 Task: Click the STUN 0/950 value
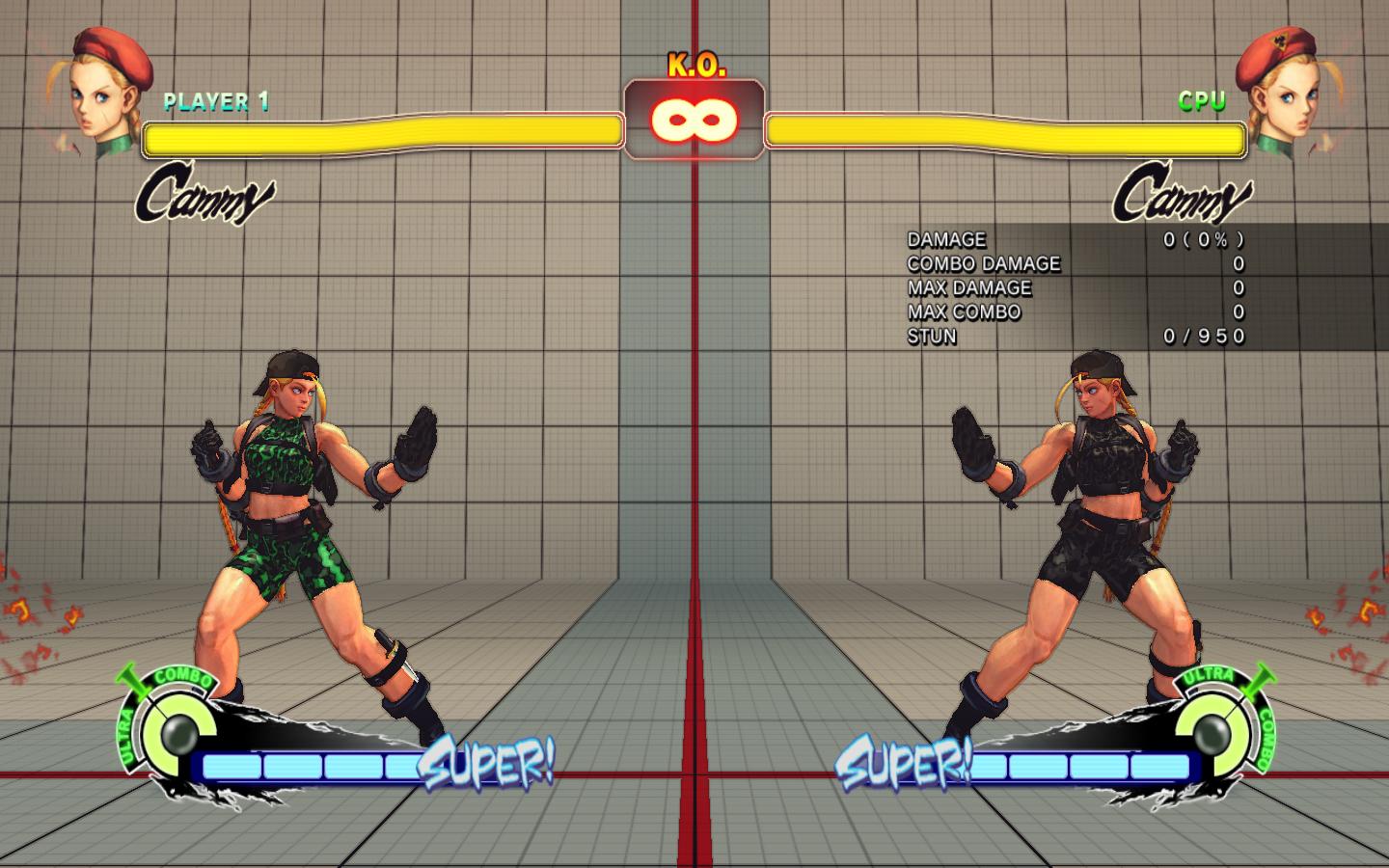point(1201,337)
